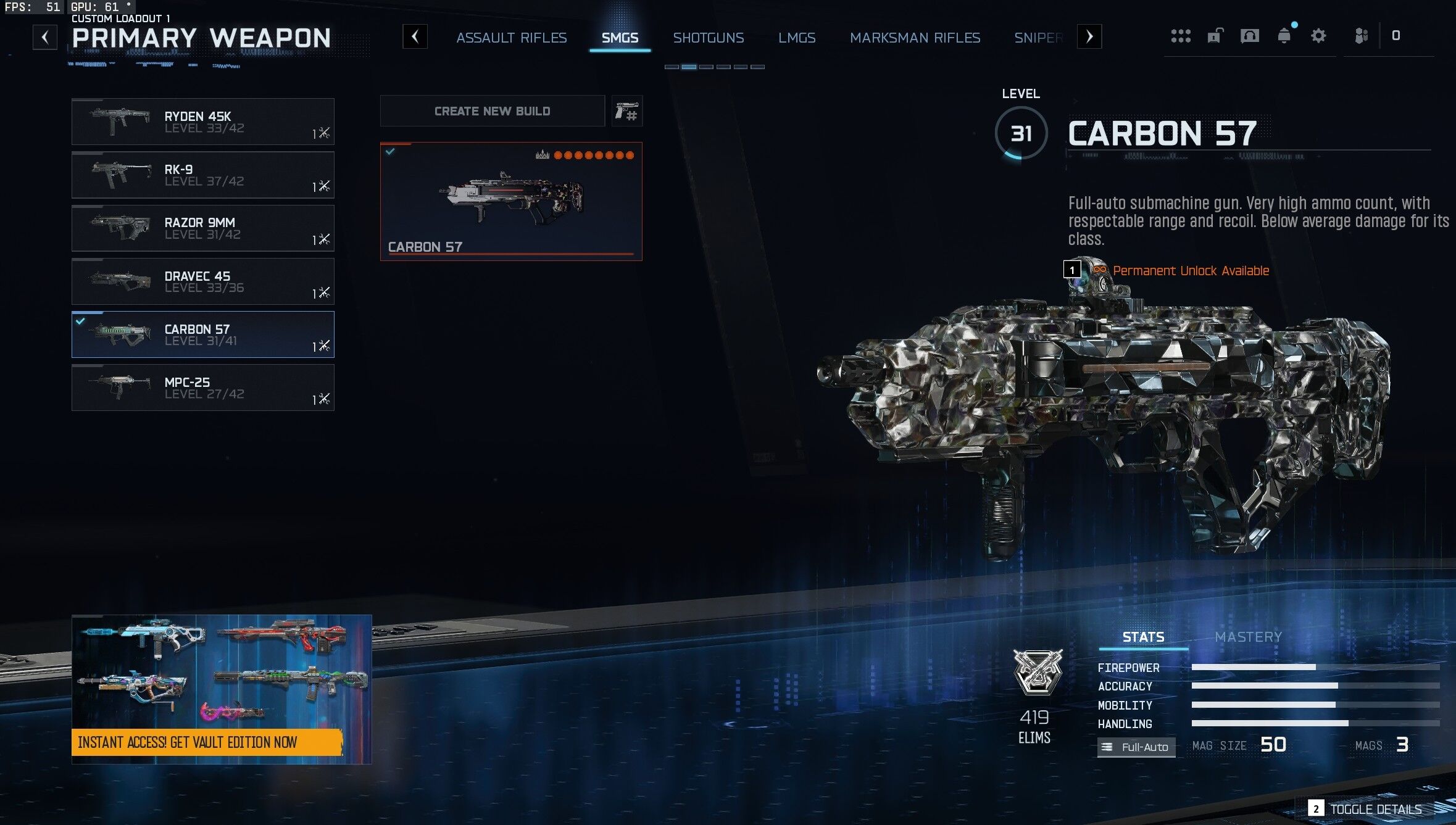Select the RK-9 submachine gun
Screen dimensions: 1456x825
click(x=202, y=175)
